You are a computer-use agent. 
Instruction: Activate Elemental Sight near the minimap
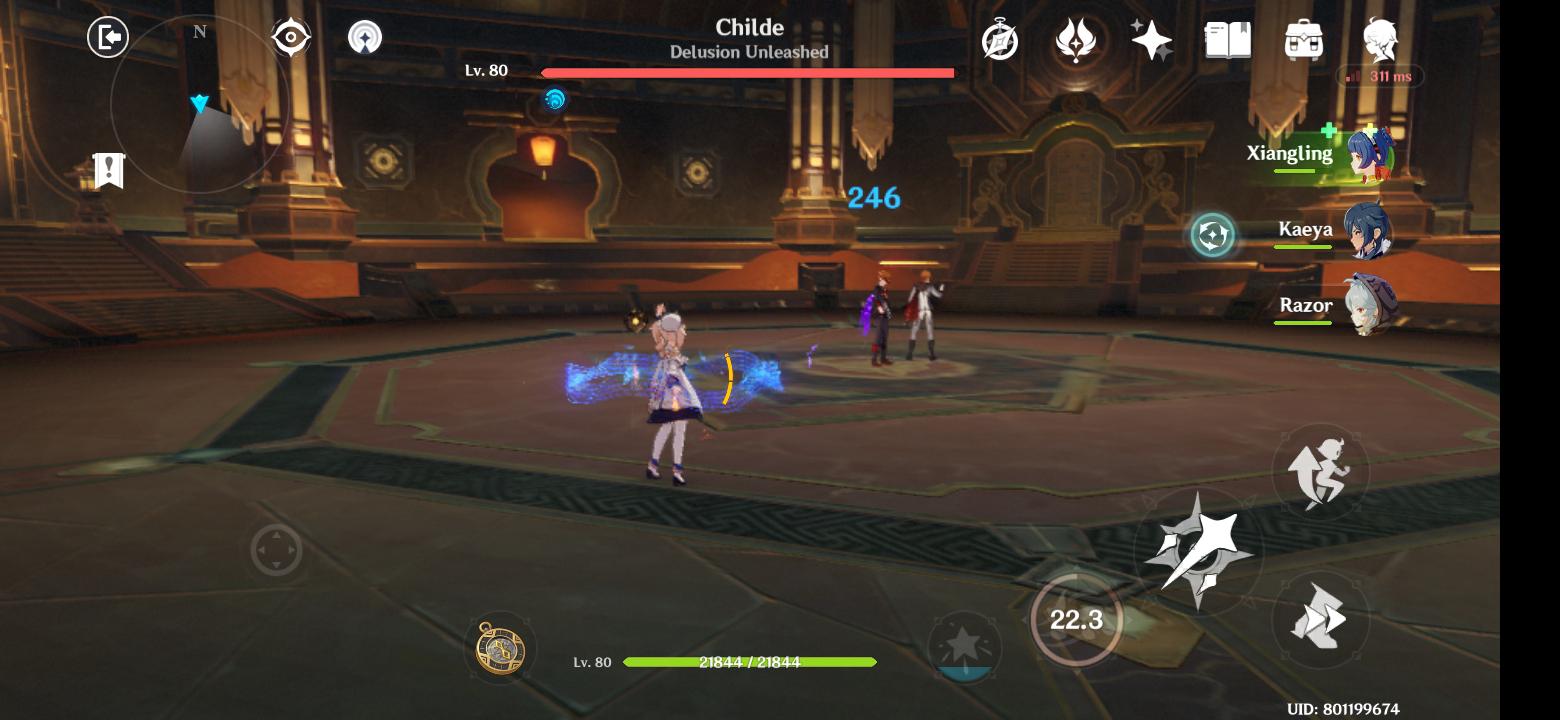coord(290,37)
